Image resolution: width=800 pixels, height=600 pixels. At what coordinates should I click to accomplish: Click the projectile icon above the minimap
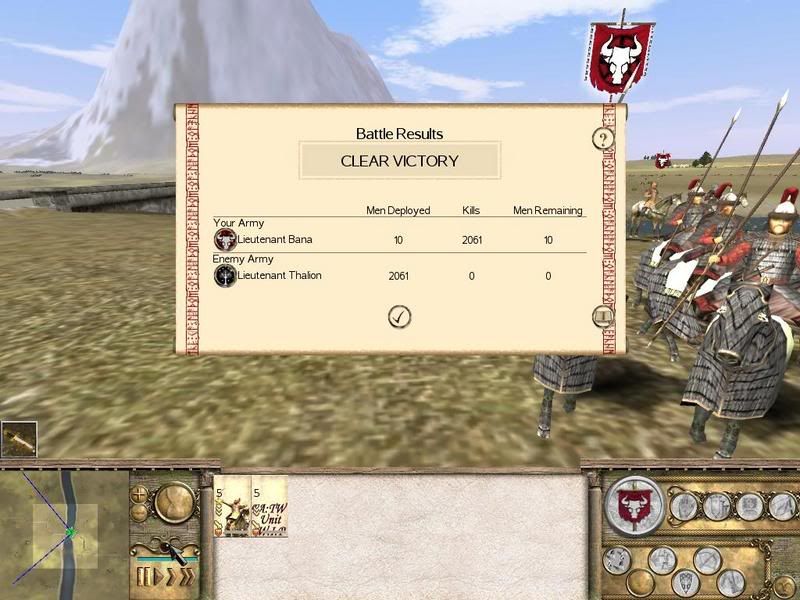19,440
